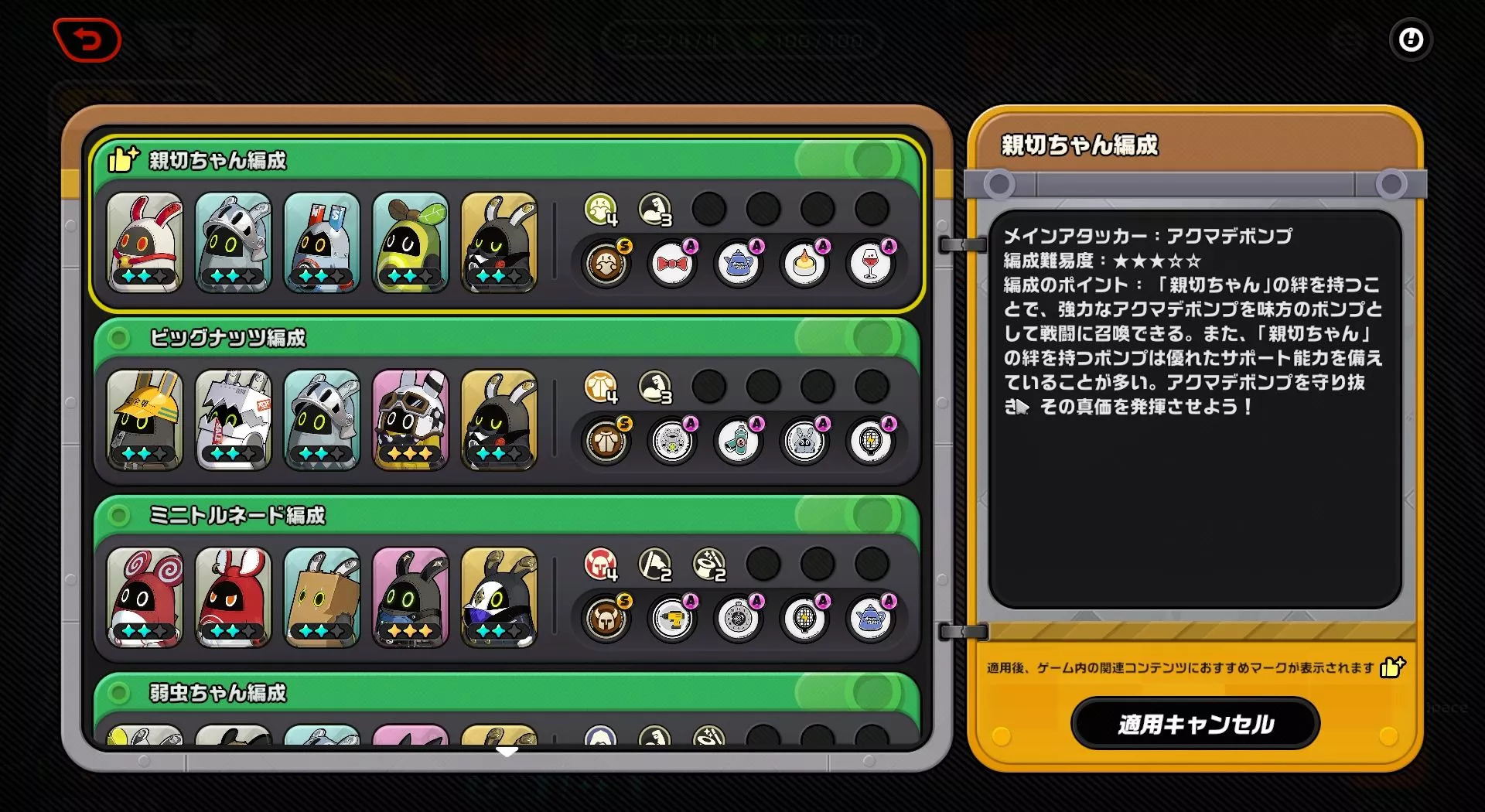
Task: Expand the list with the bottom arrow
Action: [508, 751]
